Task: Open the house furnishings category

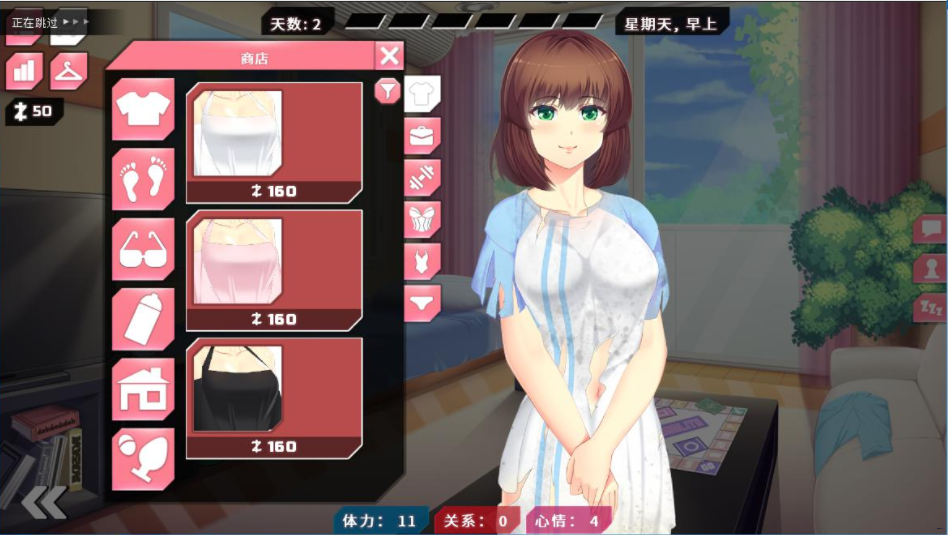Action: [x=143, y=389]
